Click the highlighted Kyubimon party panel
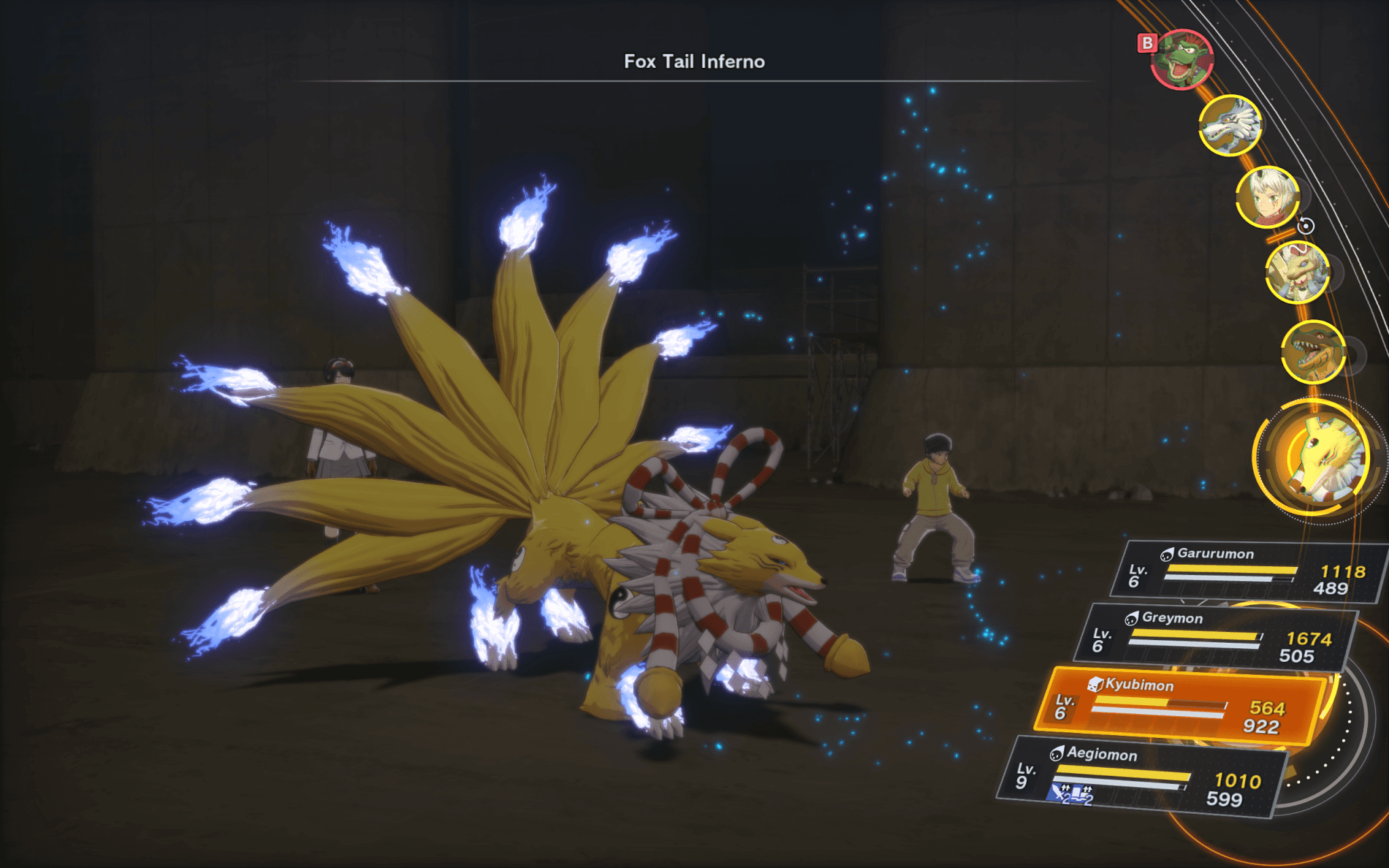Screen dimensions: 1389x868 [x=1179, y=707]
